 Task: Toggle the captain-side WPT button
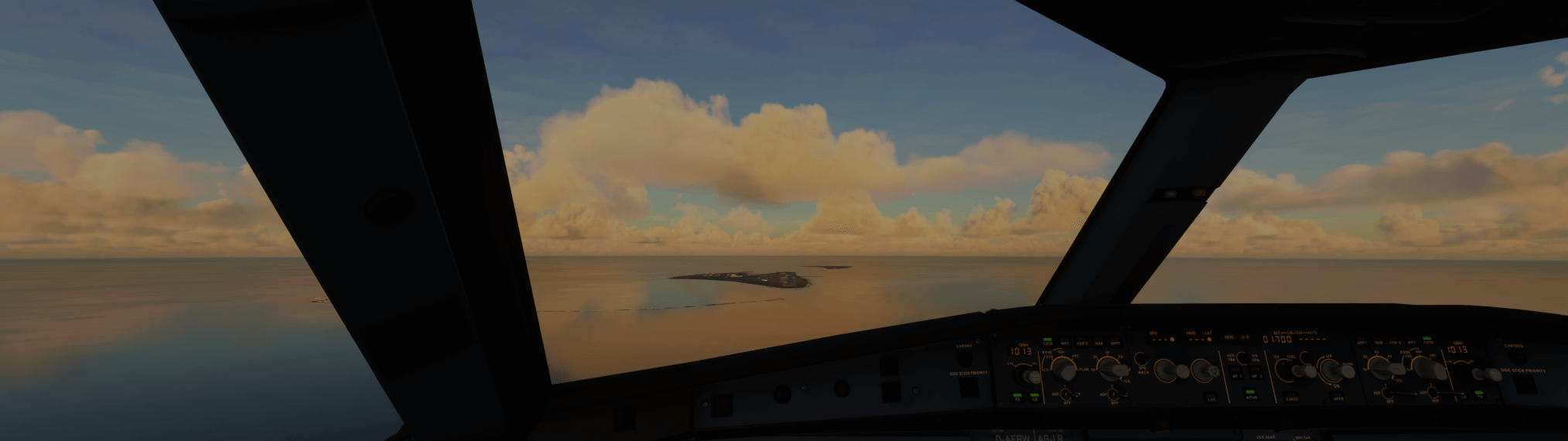click(x=1065, y=343)
